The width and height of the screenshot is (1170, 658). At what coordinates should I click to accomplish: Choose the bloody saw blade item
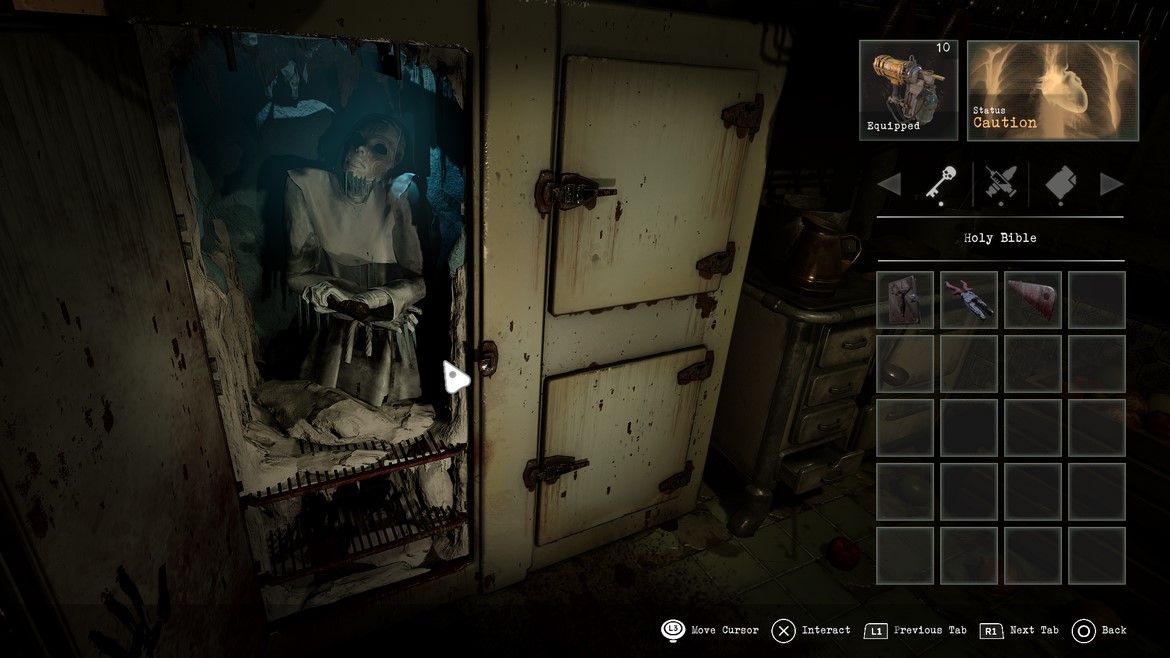1032,300
